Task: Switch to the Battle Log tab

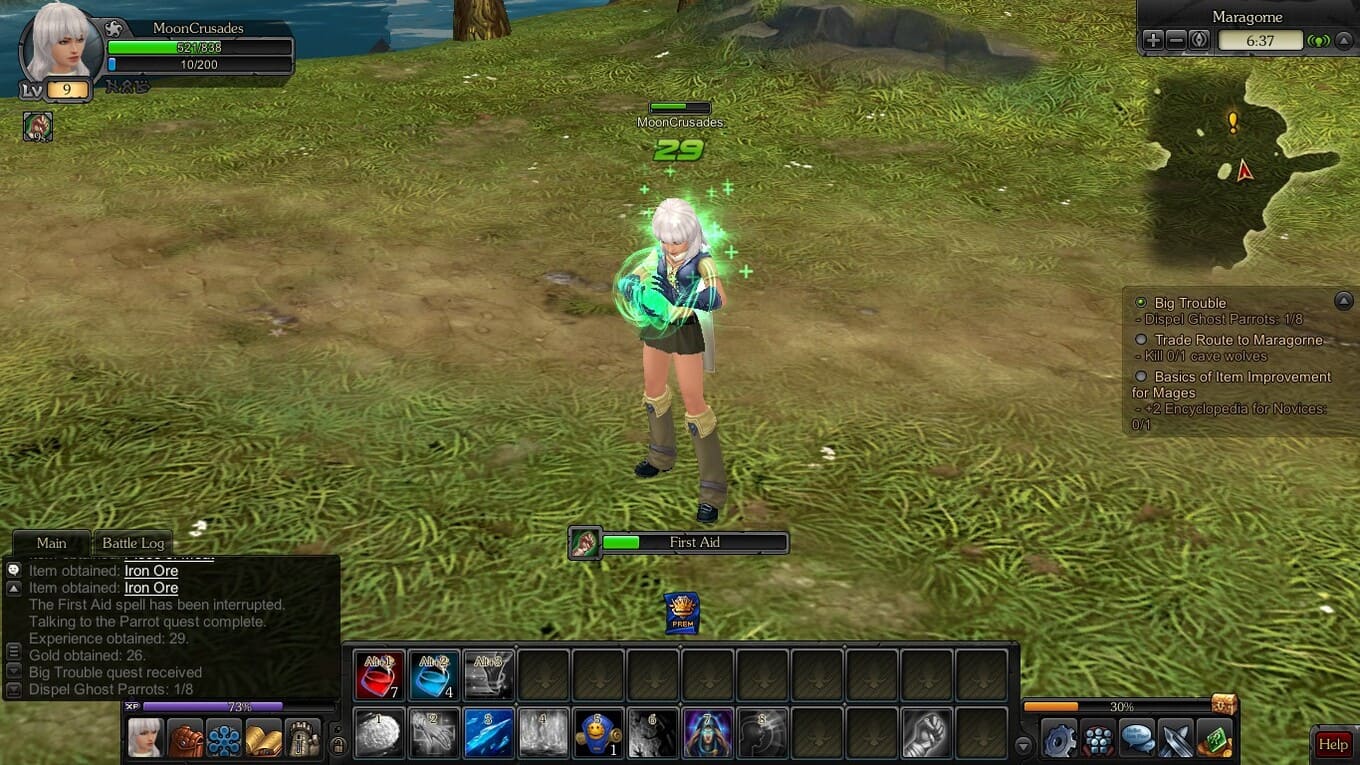Action: 133,543
